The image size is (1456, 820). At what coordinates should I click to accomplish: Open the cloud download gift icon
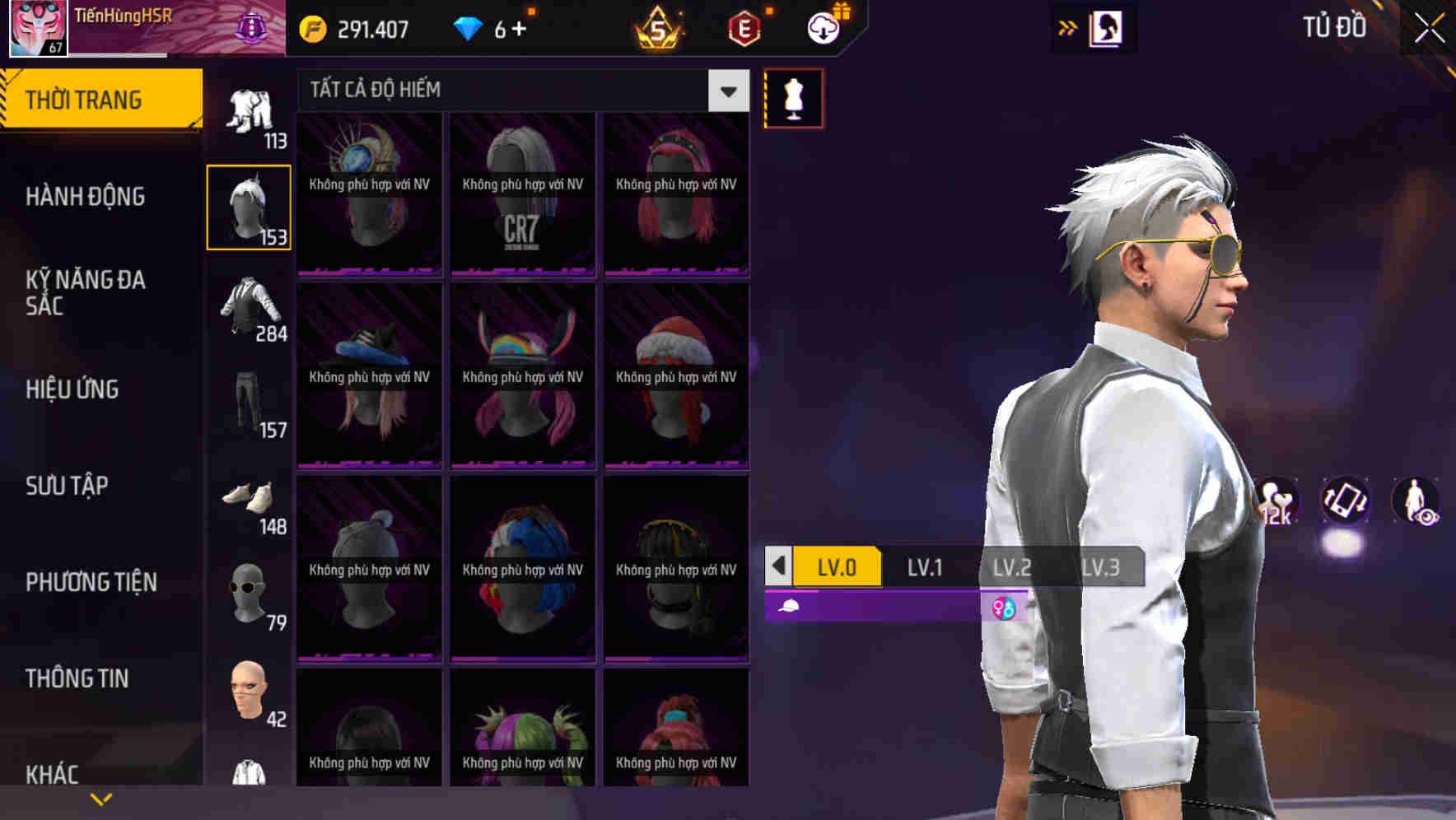(824, 27)
